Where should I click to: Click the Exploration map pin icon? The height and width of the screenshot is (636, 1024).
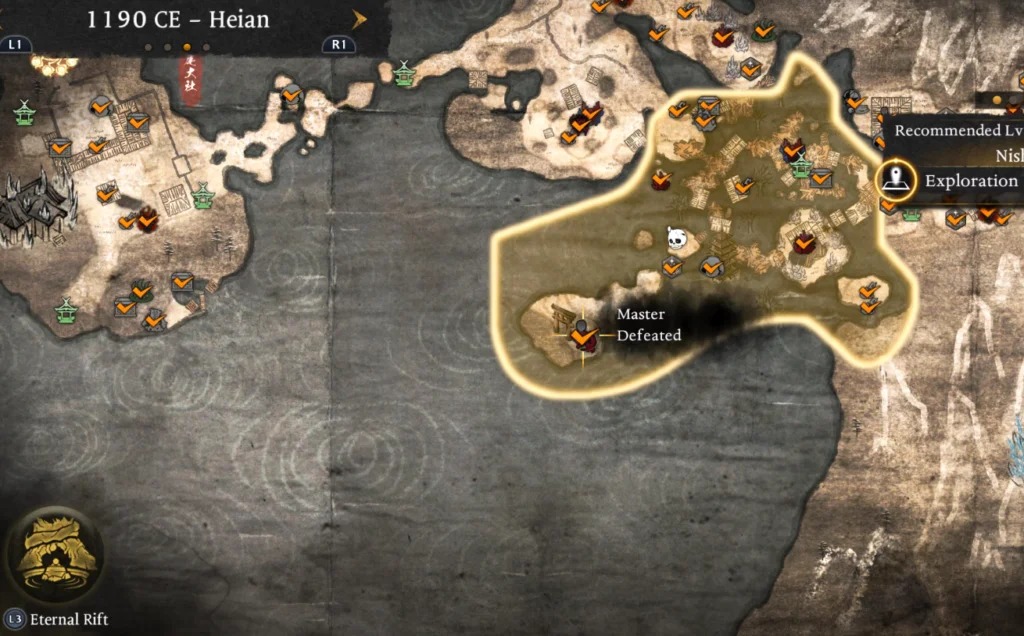tap(897, 180)
